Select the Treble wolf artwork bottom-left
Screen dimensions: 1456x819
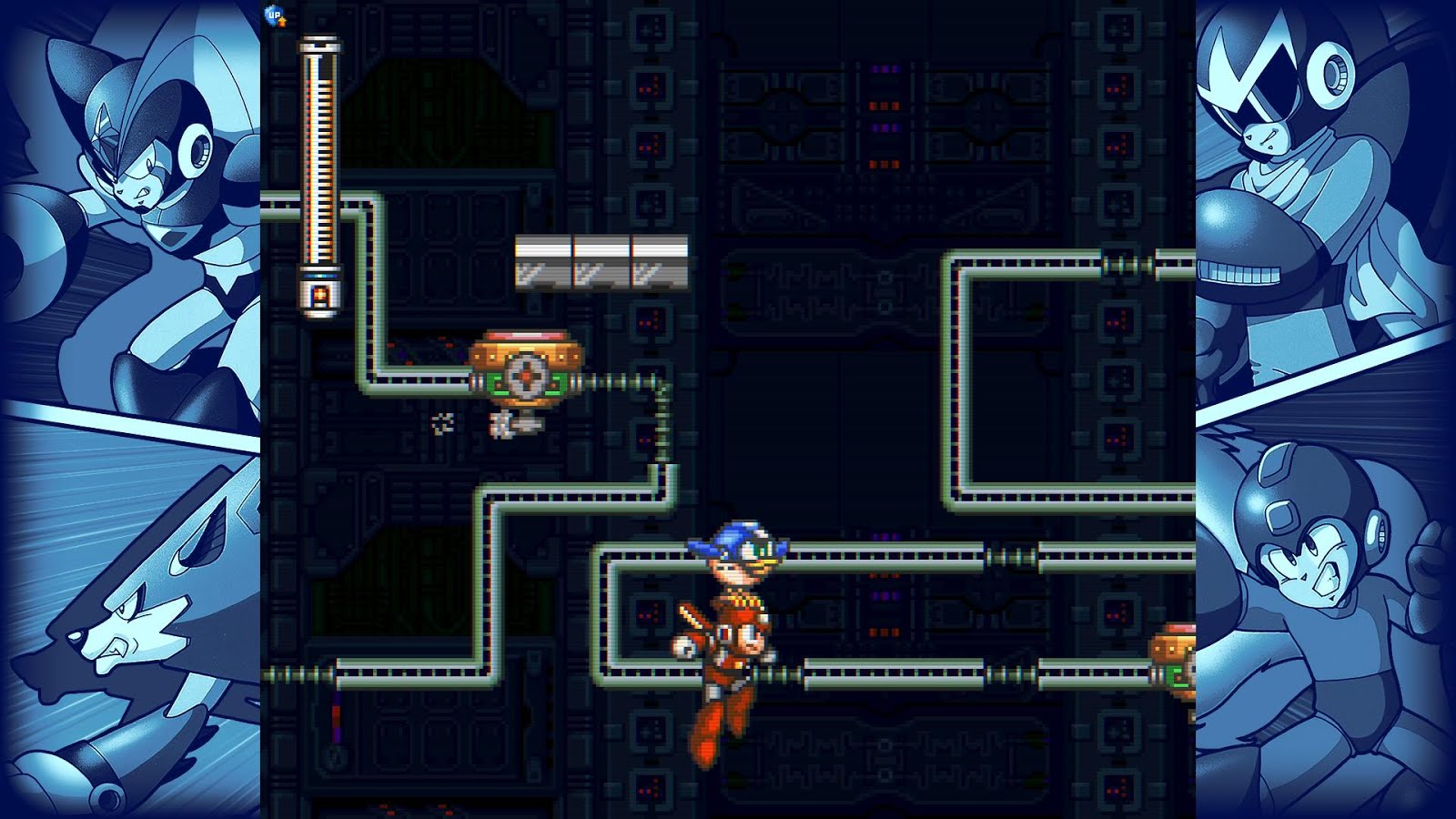point(127,637)
